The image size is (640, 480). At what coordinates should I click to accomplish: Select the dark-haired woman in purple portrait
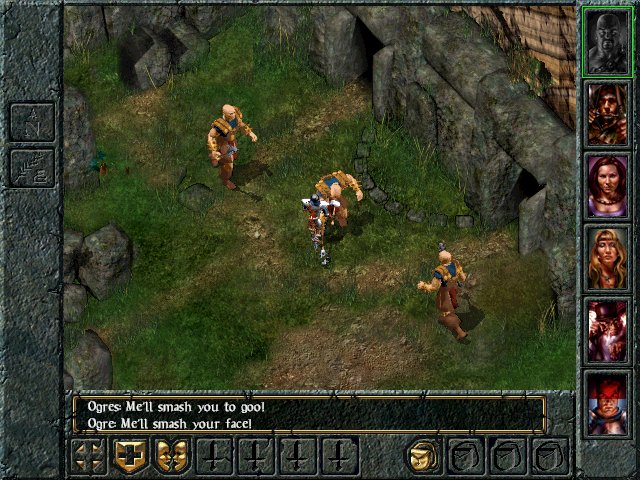click(x=607, y=186)
